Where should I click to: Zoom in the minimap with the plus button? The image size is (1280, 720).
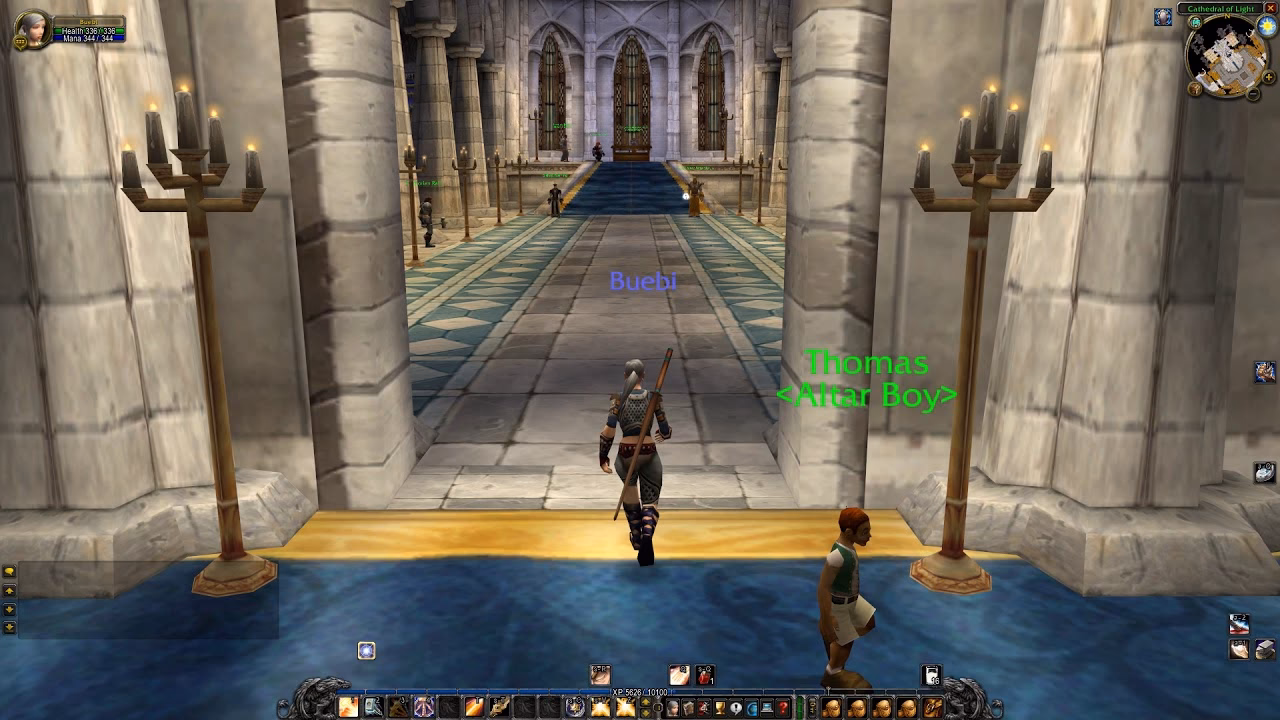(1268, 78)
